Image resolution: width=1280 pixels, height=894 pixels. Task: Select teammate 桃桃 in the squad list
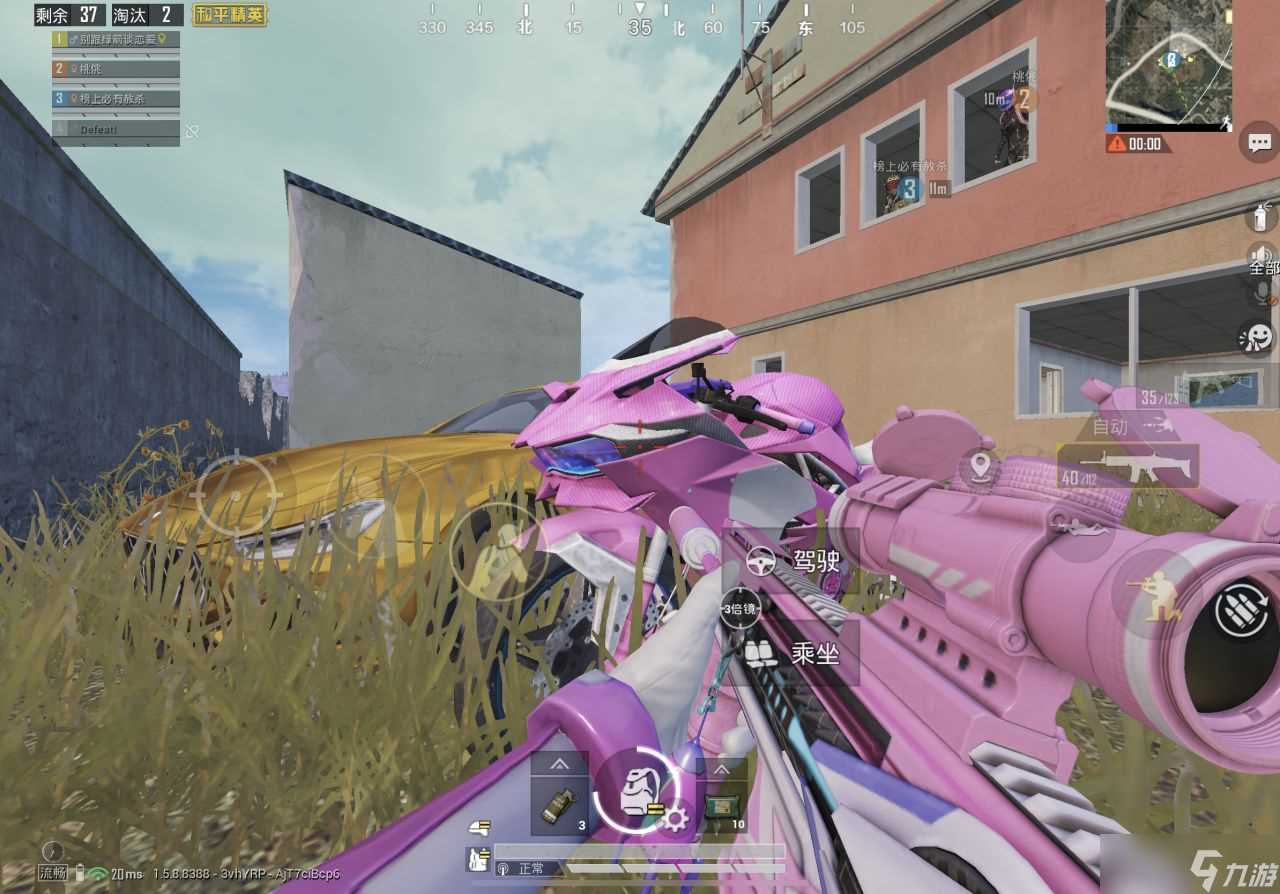pyautogui.click(x=117, y=69)
